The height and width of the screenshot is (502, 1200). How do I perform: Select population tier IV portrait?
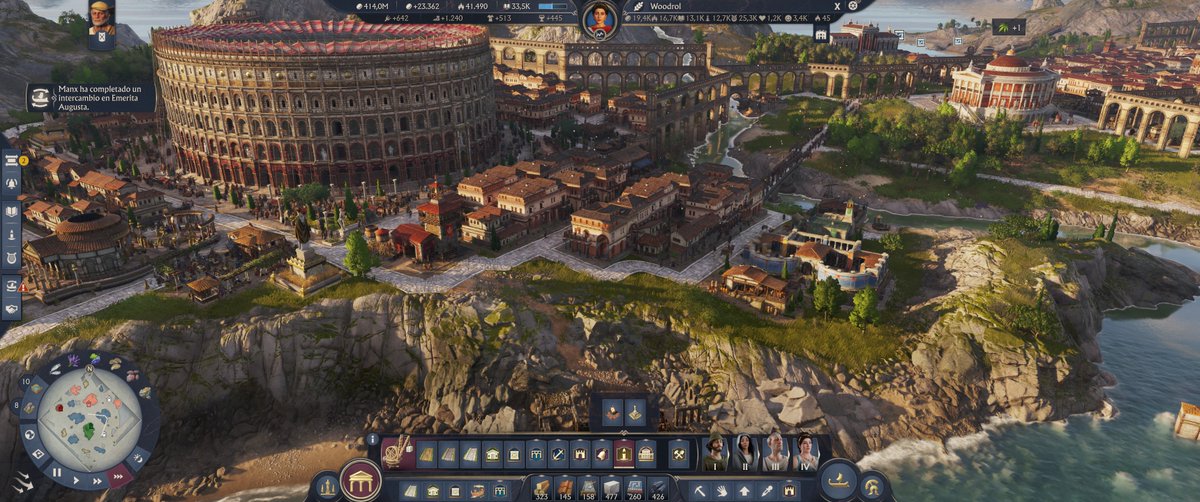(804, 453)
